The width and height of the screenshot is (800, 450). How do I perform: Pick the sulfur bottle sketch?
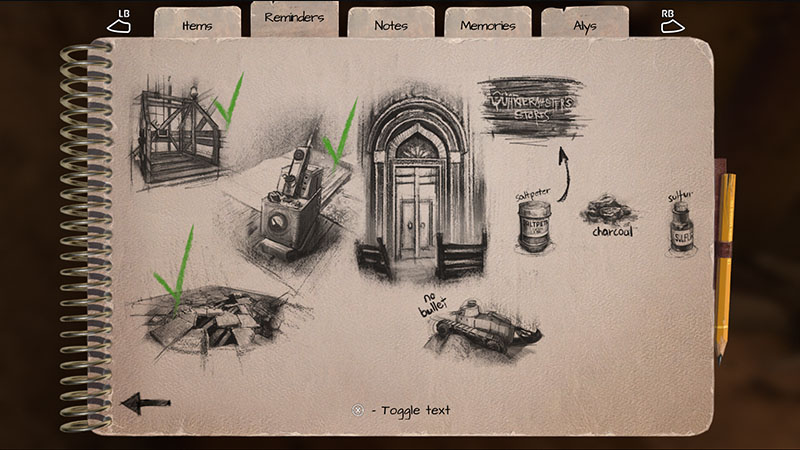(681, 225)
